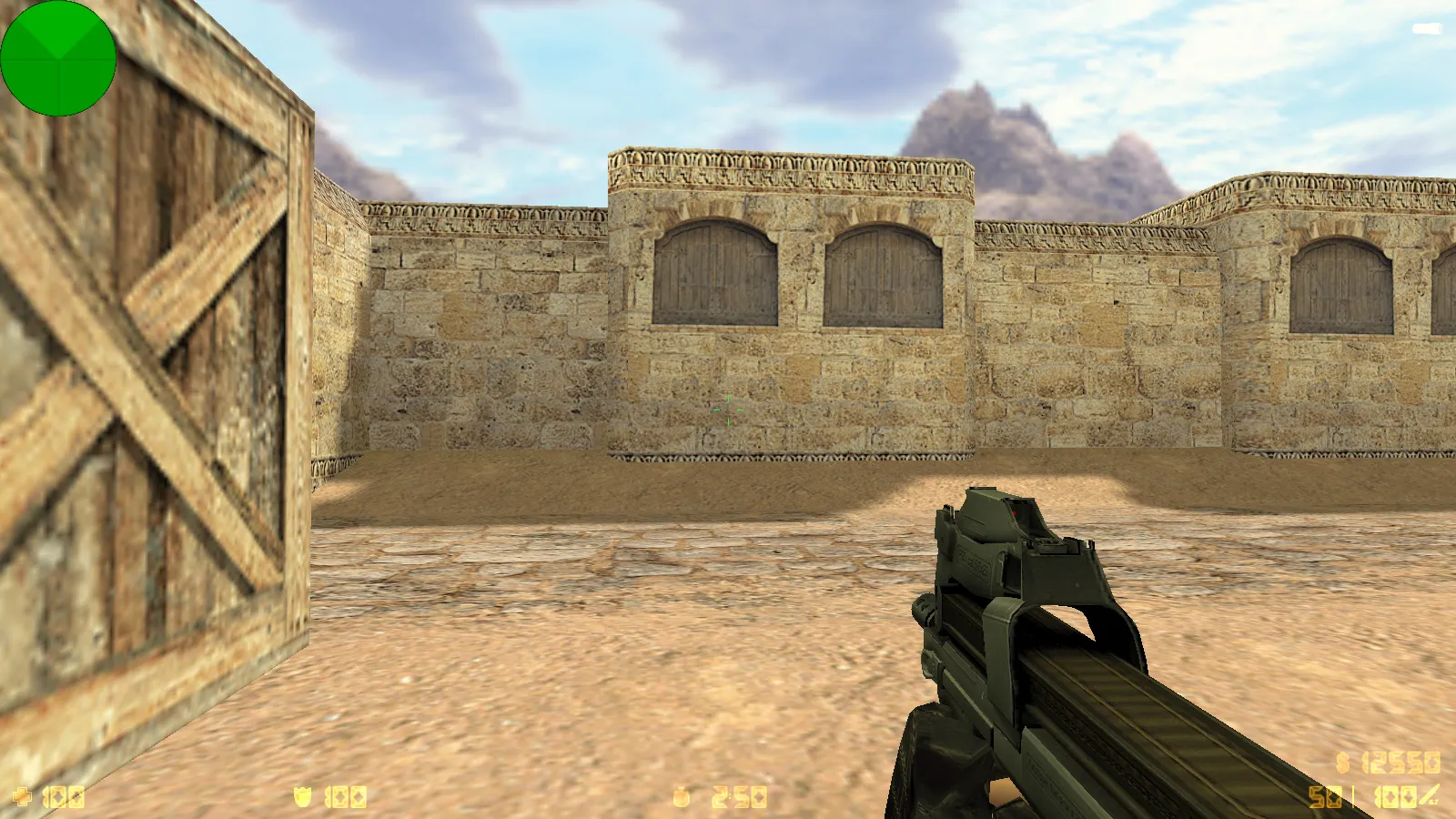Click the green radar display
Viewport: 1456px width, 819px height.
(x=59, y=59)
